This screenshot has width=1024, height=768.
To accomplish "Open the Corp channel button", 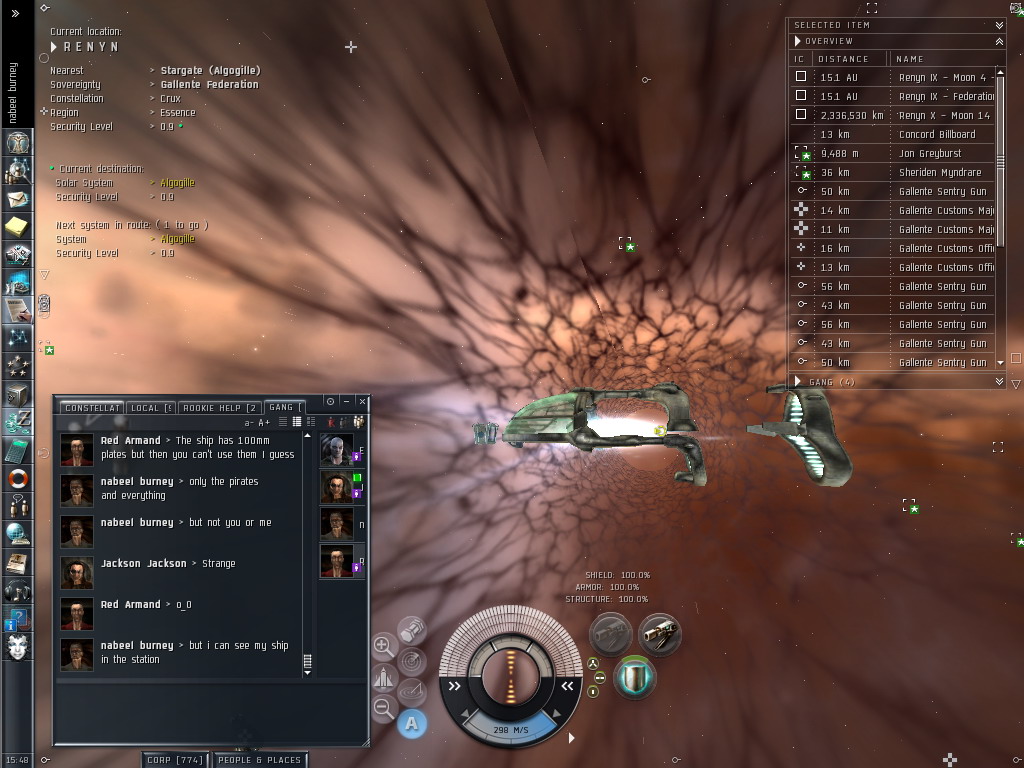I will coord(176,760).
